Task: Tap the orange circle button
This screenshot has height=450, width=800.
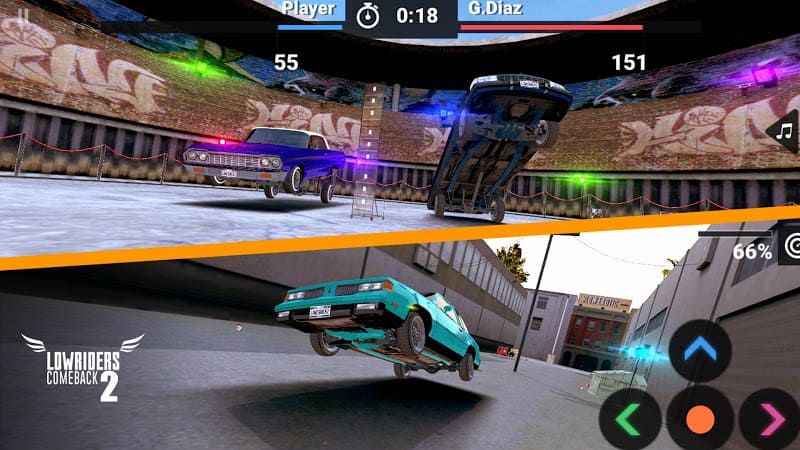Action: click(x=700, y=419)
